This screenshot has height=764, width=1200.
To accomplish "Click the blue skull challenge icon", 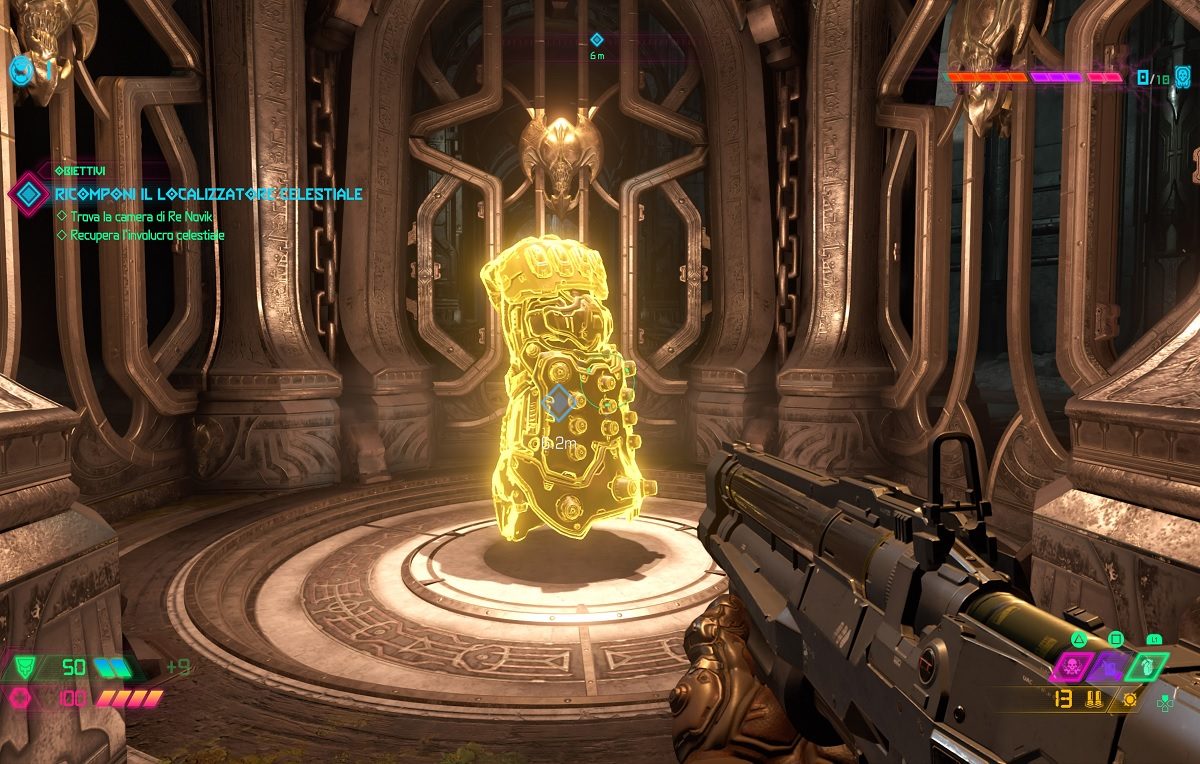I will (1182, 76).
